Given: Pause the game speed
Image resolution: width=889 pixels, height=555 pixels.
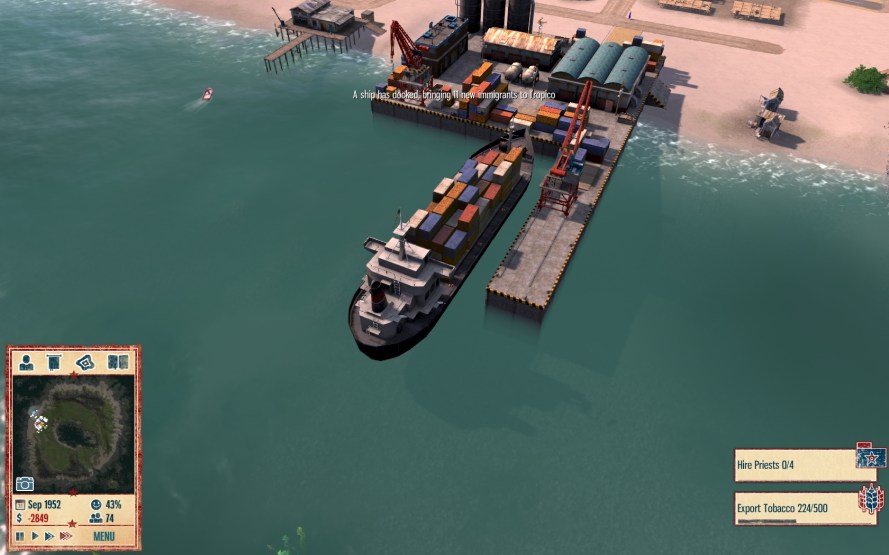Looking at the screenshot, I should click(20, 537).
